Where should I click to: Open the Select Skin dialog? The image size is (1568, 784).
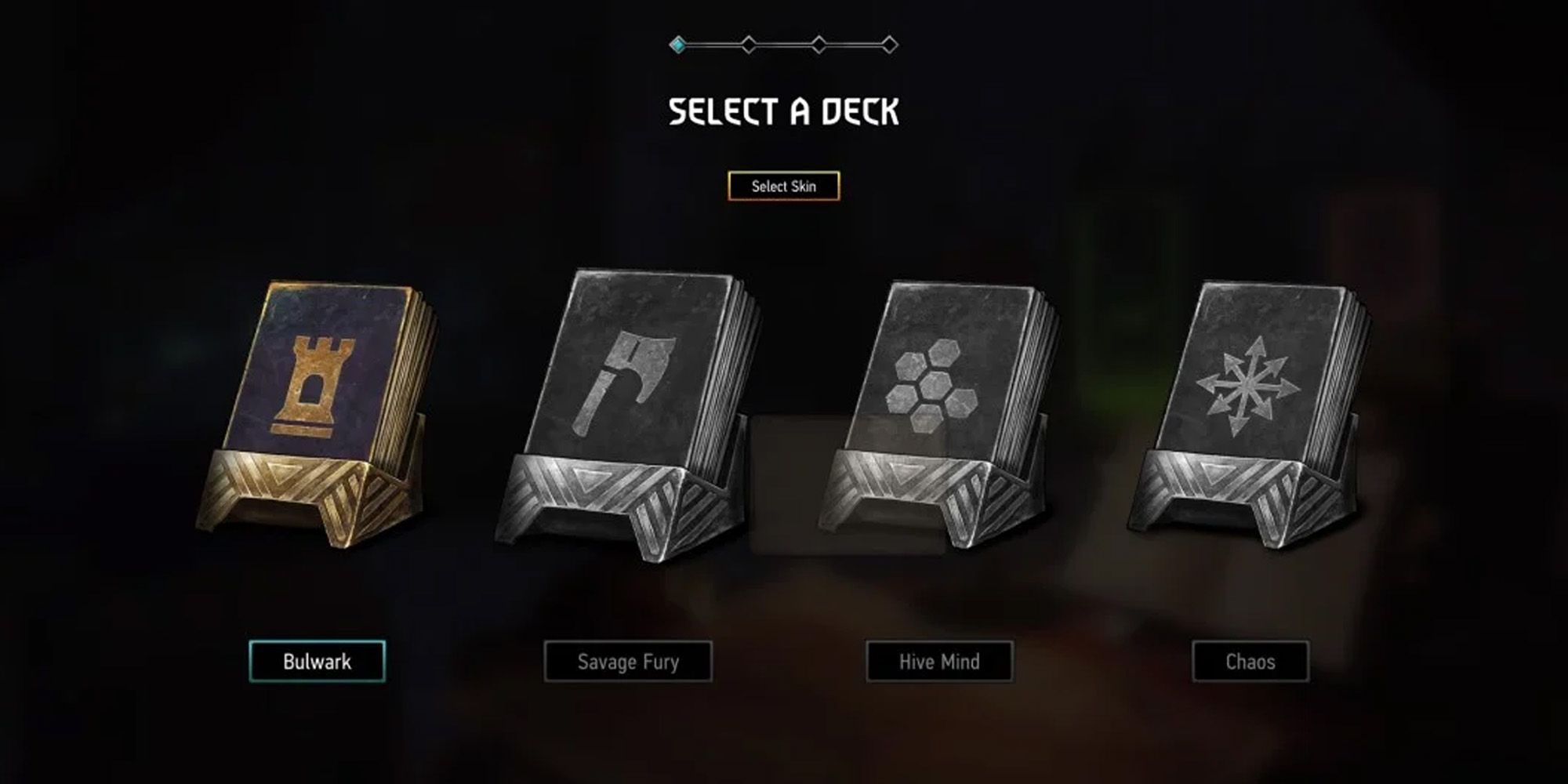pyautogui.click(x=784, y=186)
